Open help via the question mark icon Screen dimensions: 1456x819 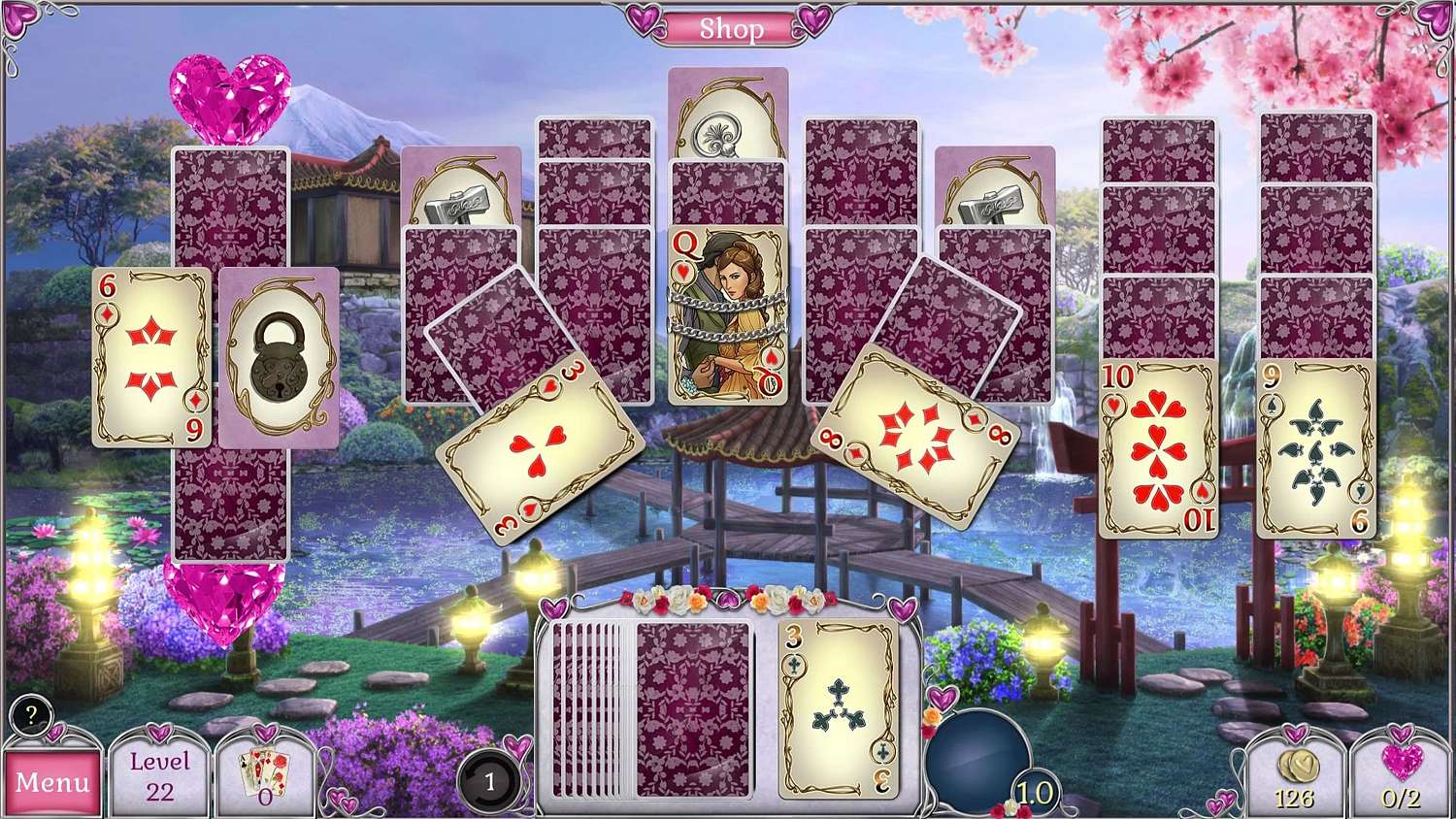[30, 718]
